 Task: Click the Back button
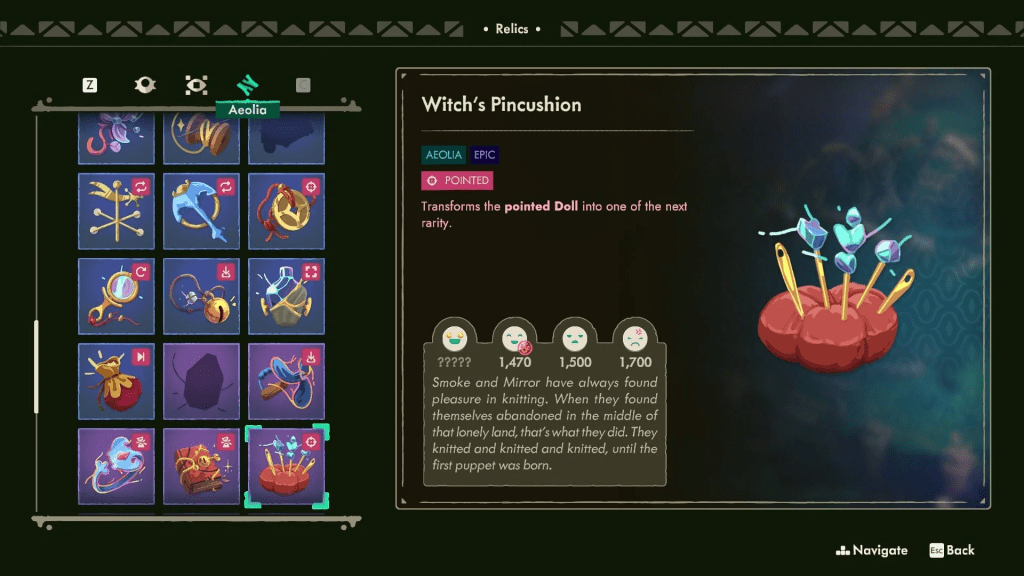click(x=951, y=550)
